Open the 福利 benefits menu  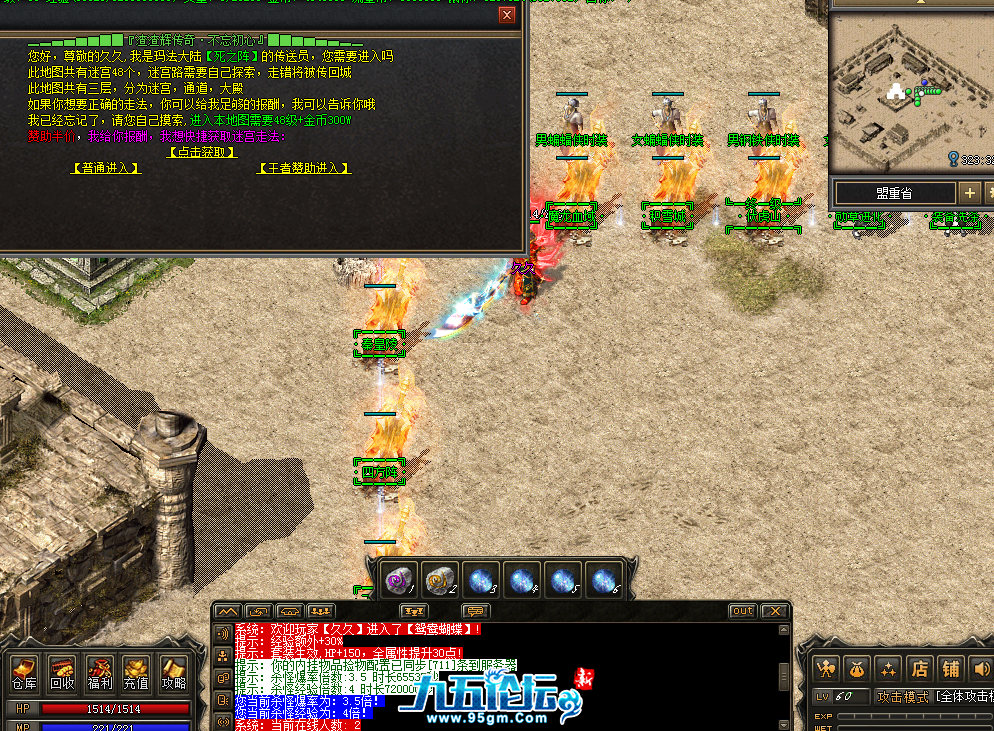pos(99,672)
